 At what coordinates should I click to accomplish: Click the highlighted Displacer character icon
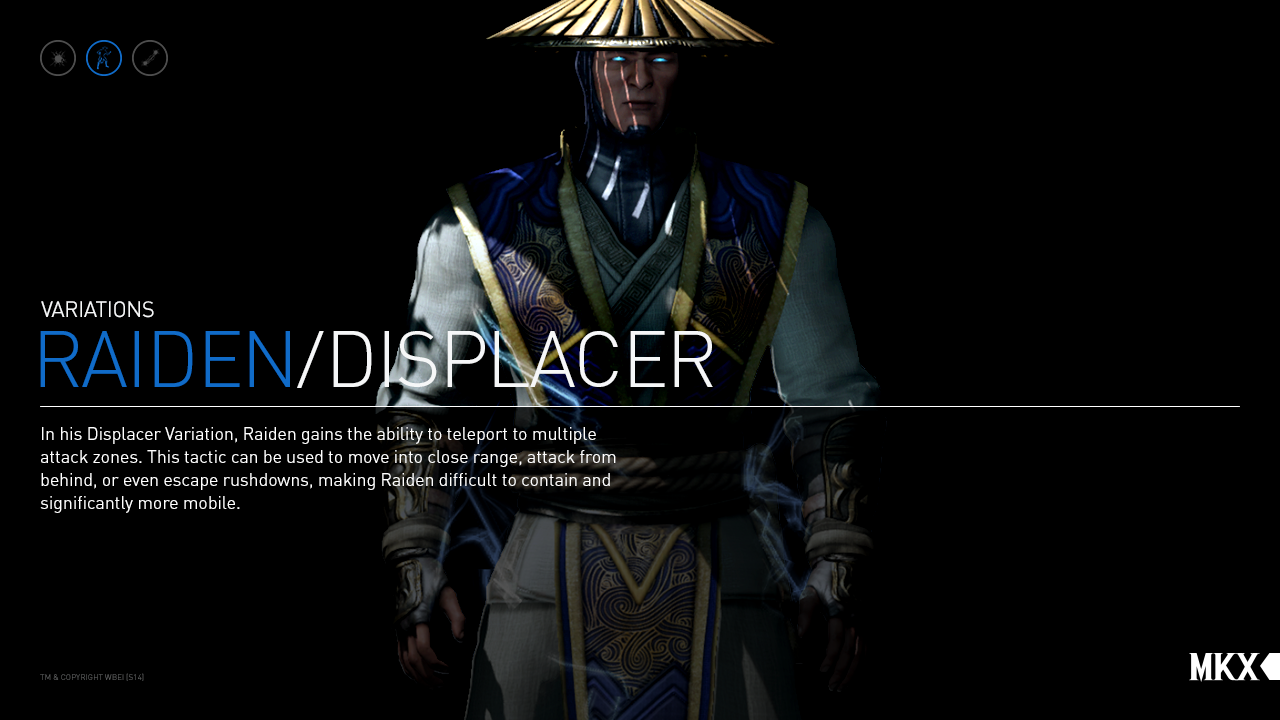click(104, 57)
